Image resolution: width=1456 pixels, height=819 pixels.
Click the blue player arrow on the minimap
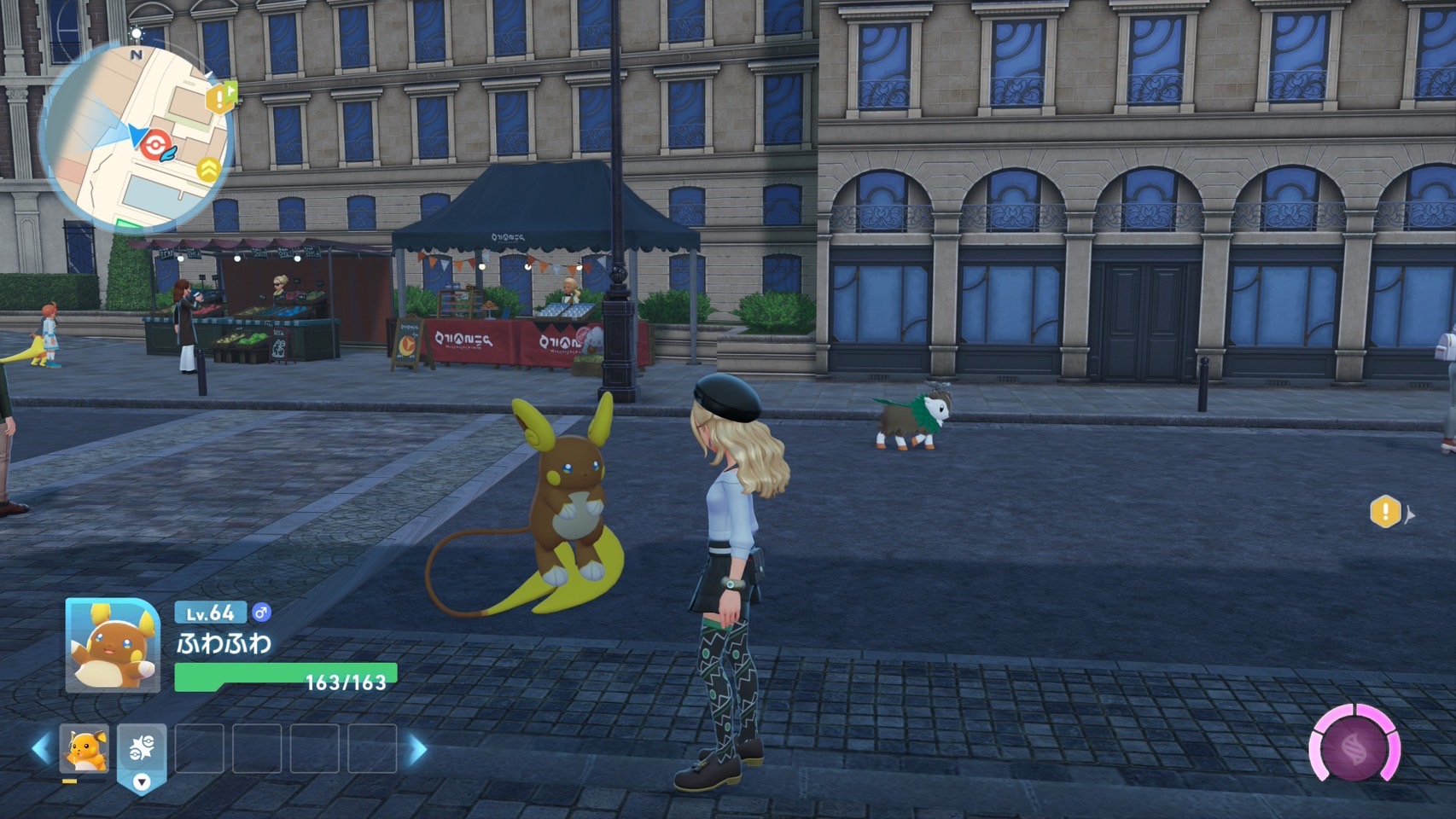coord(137,135)
